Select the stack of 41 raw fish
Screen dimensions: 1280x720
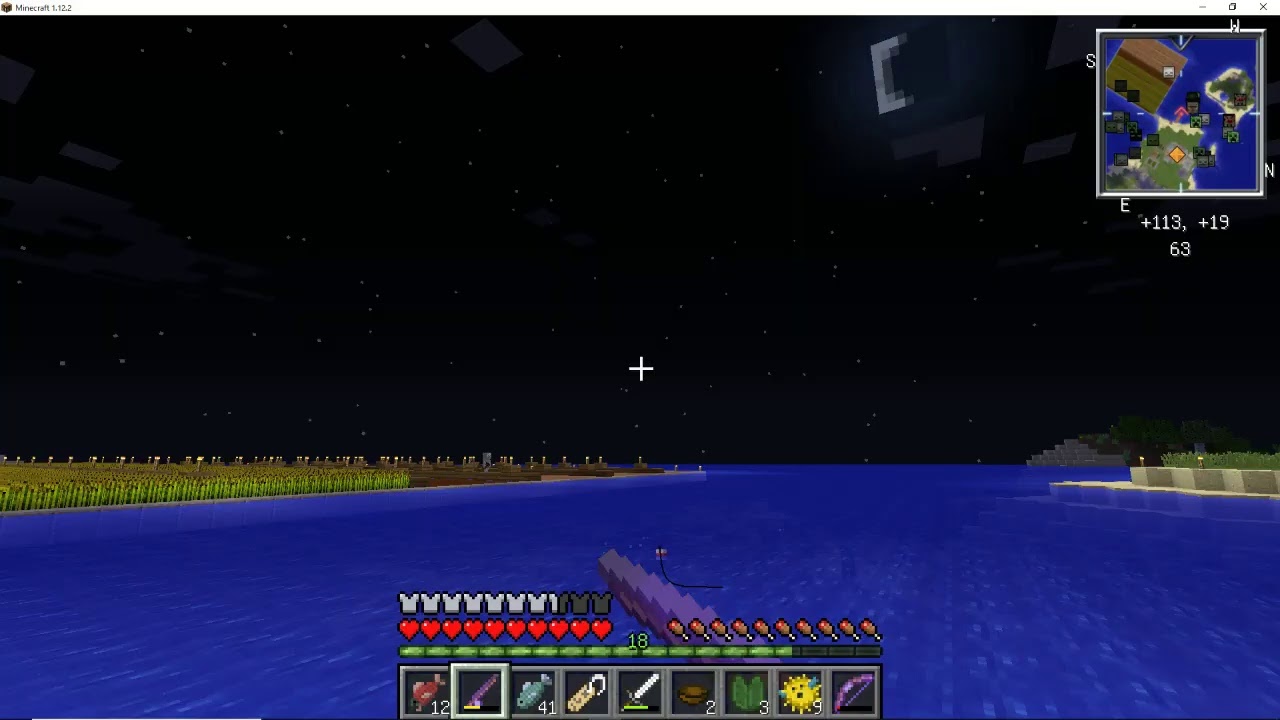click(x=533, y=690)
